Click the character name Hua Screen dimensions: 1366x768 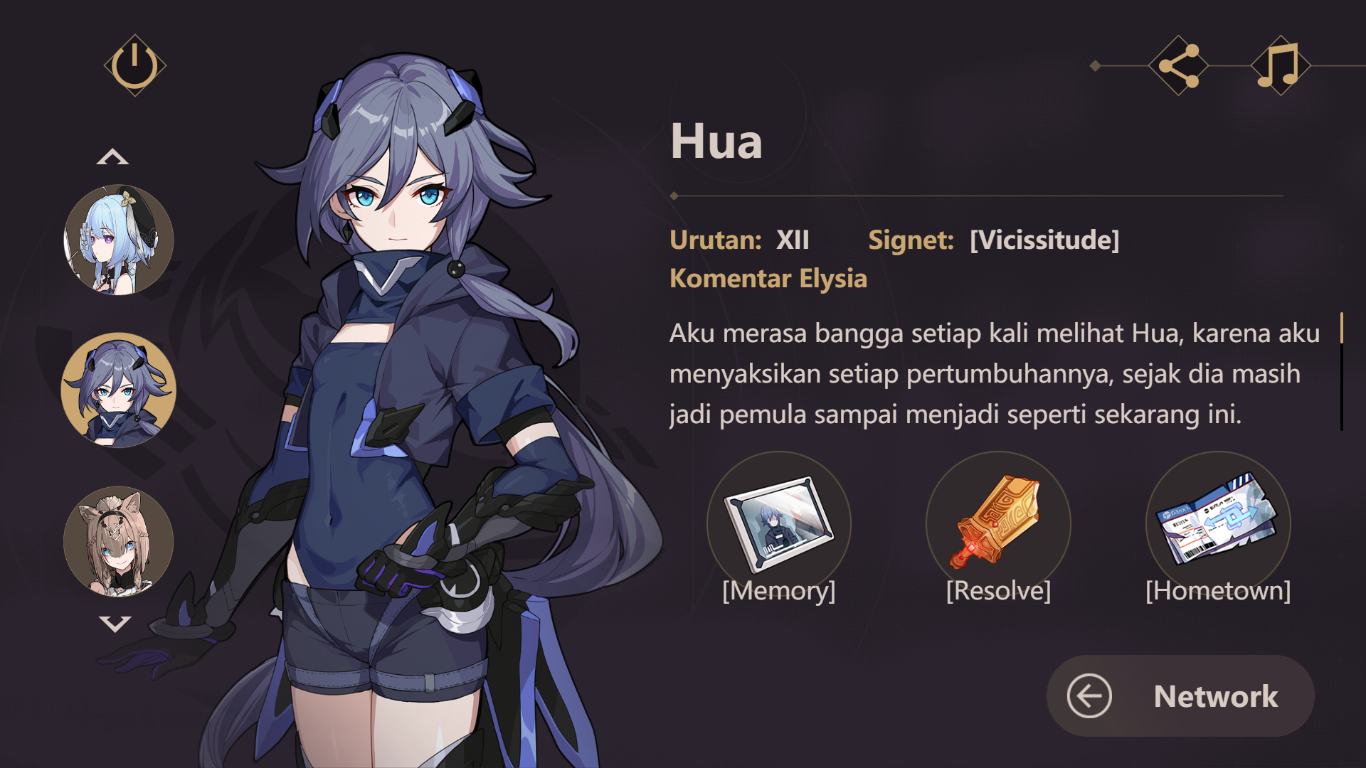(x=717, y=141)
